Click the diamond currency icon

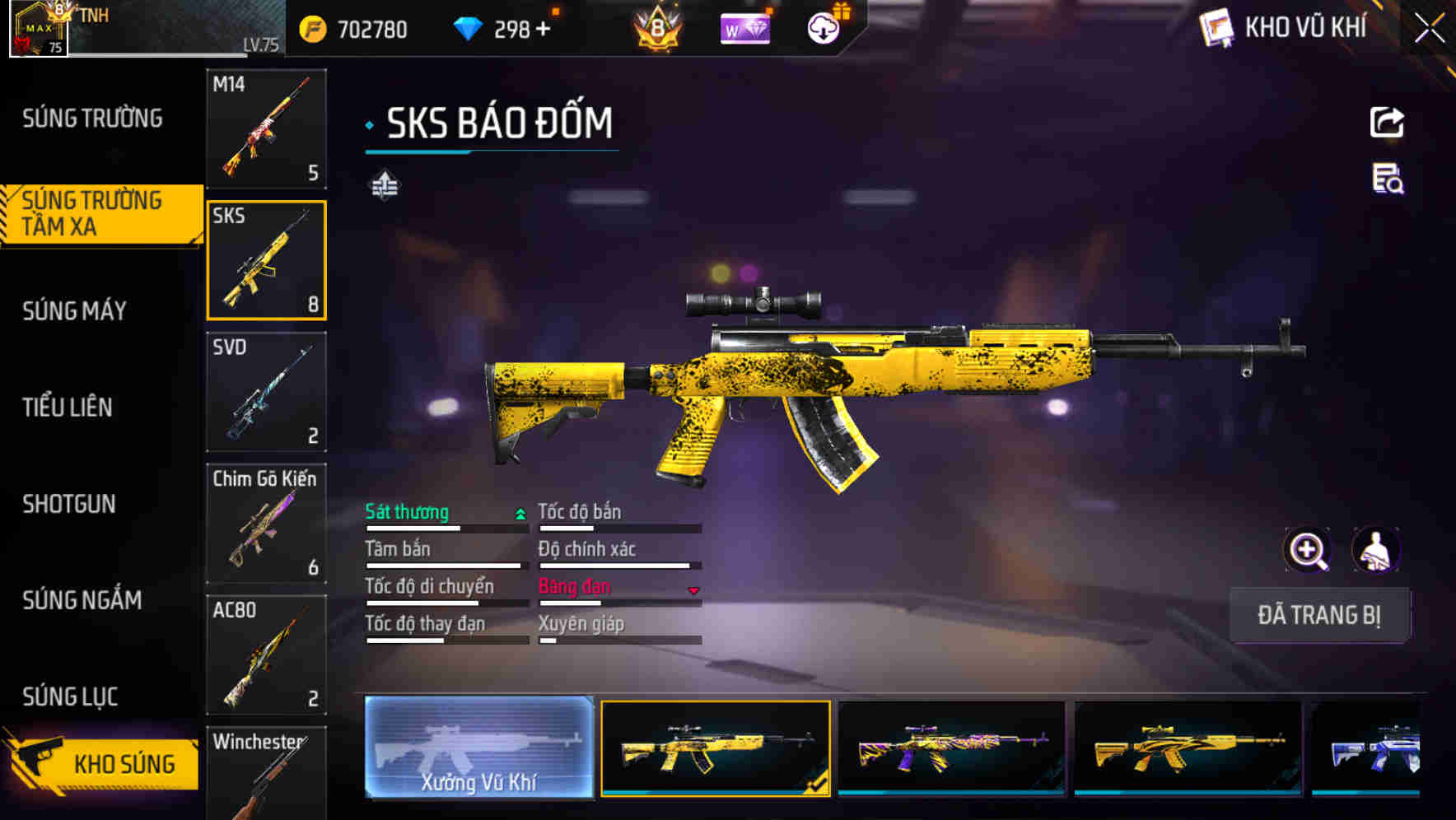(469, 29)
